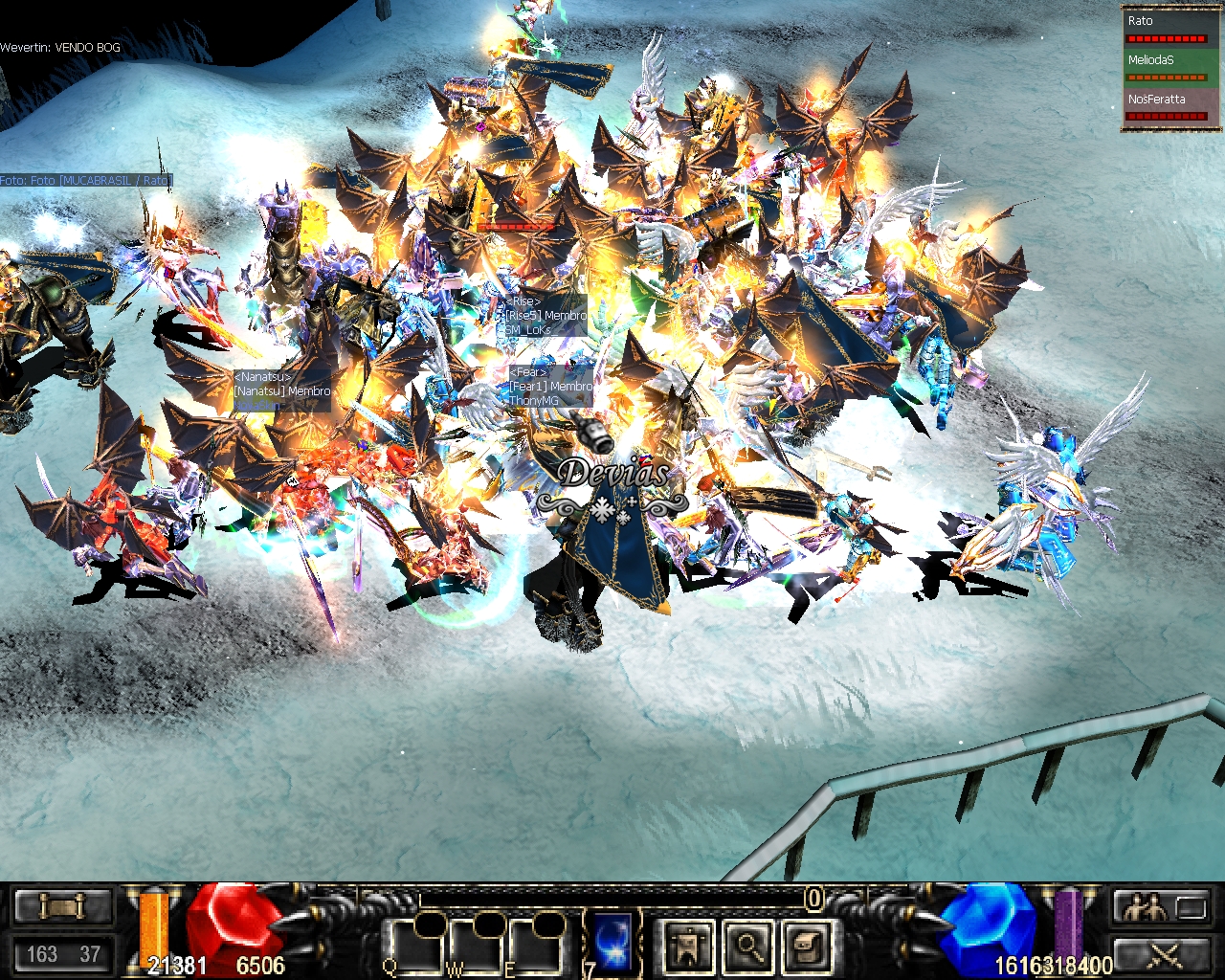
Task: Open the character banner icon button
Action: tap(688, 946)
